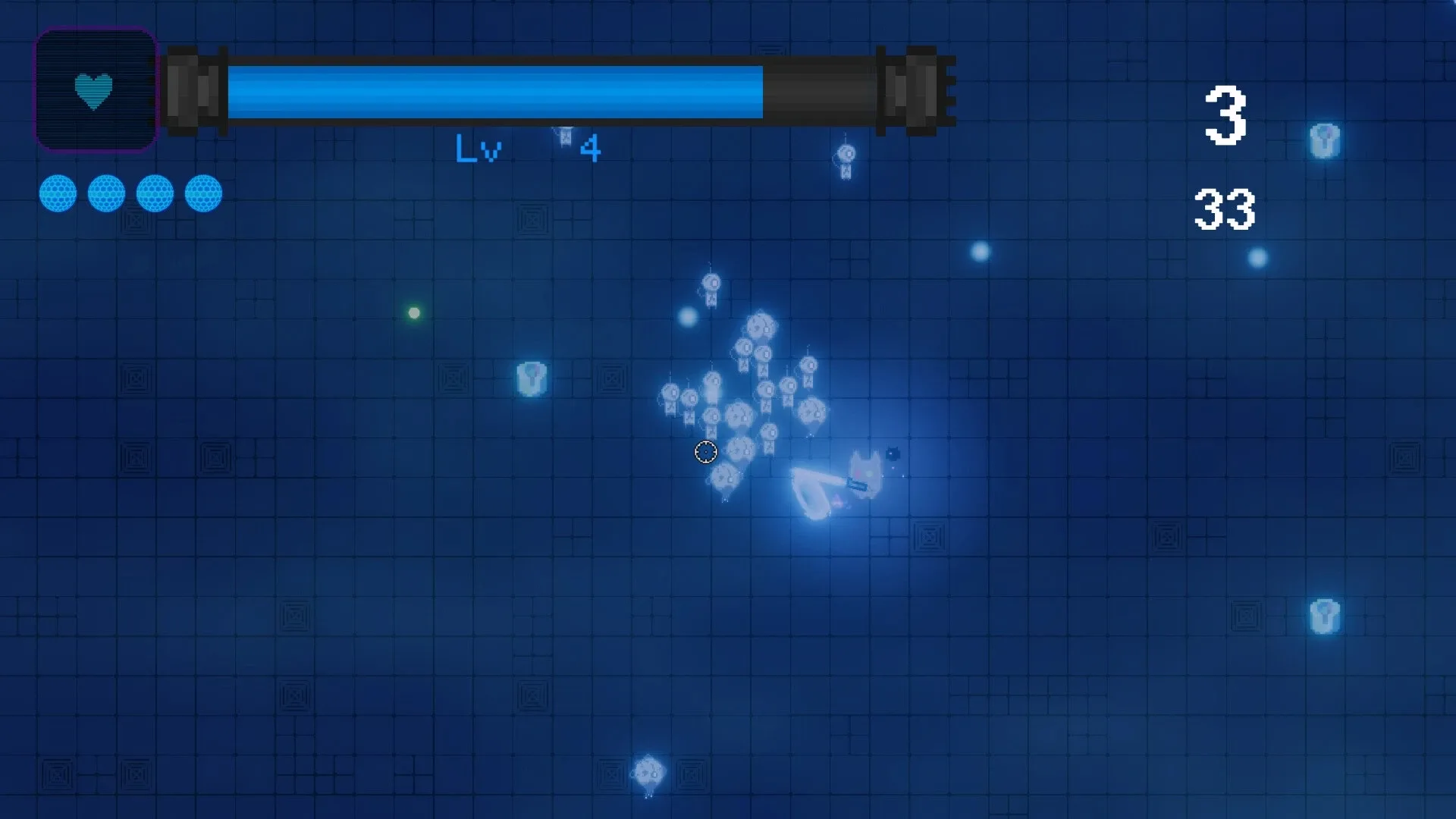
Task: Click the crosshair cursor reticle
Action: click(x=706, y=451)
